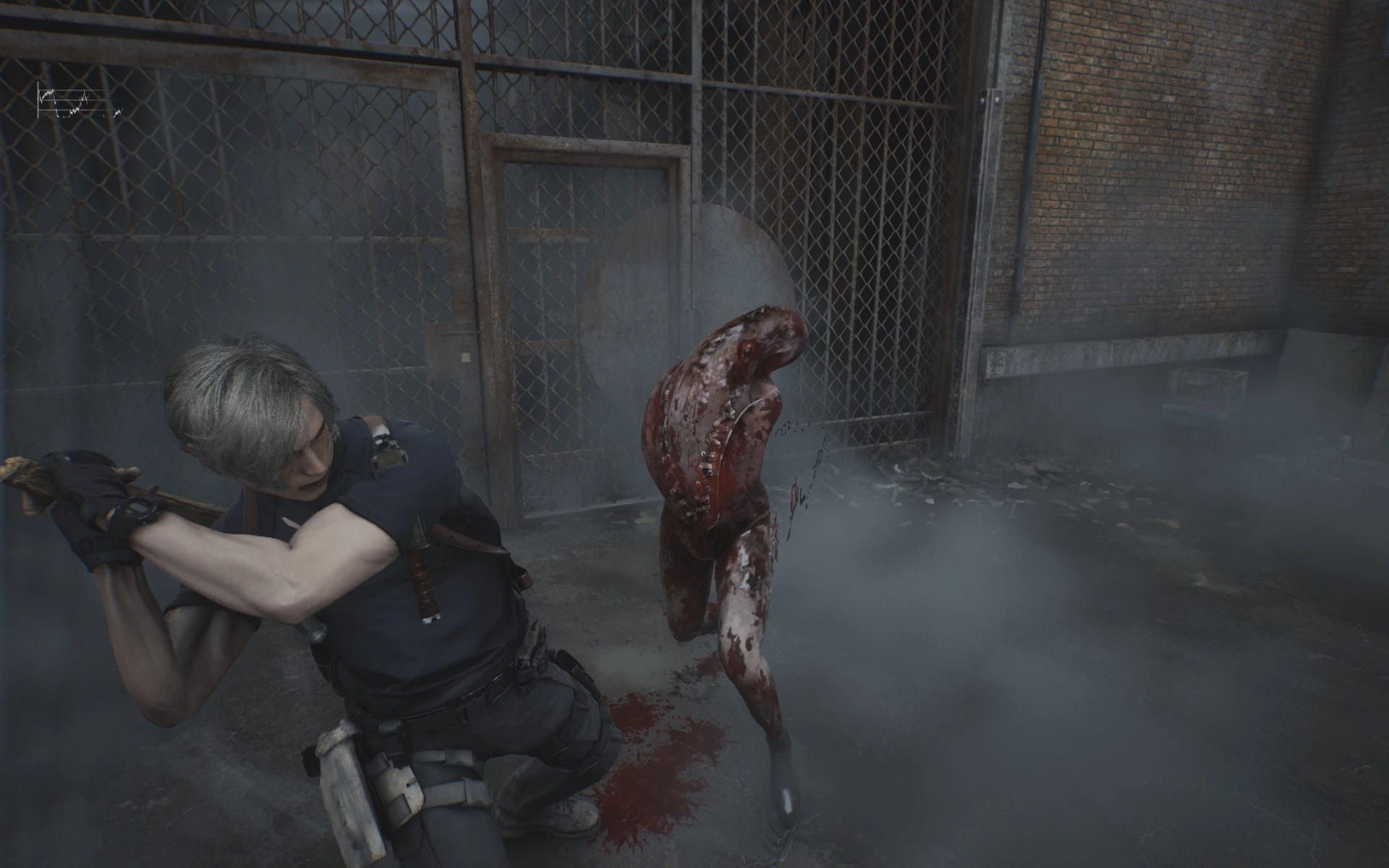Select the strap buckle on Leon's shoulder
1389x868 pixels.
(x=387, y=452)
